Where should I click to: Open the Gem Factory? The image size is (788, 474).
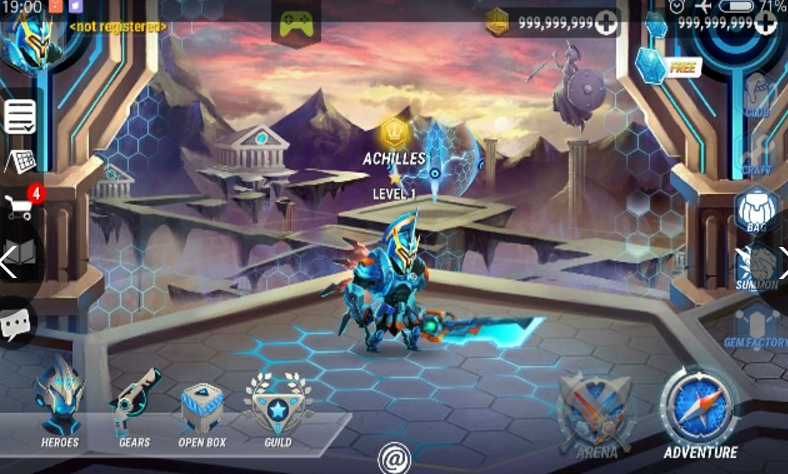[x=756, y=326]
